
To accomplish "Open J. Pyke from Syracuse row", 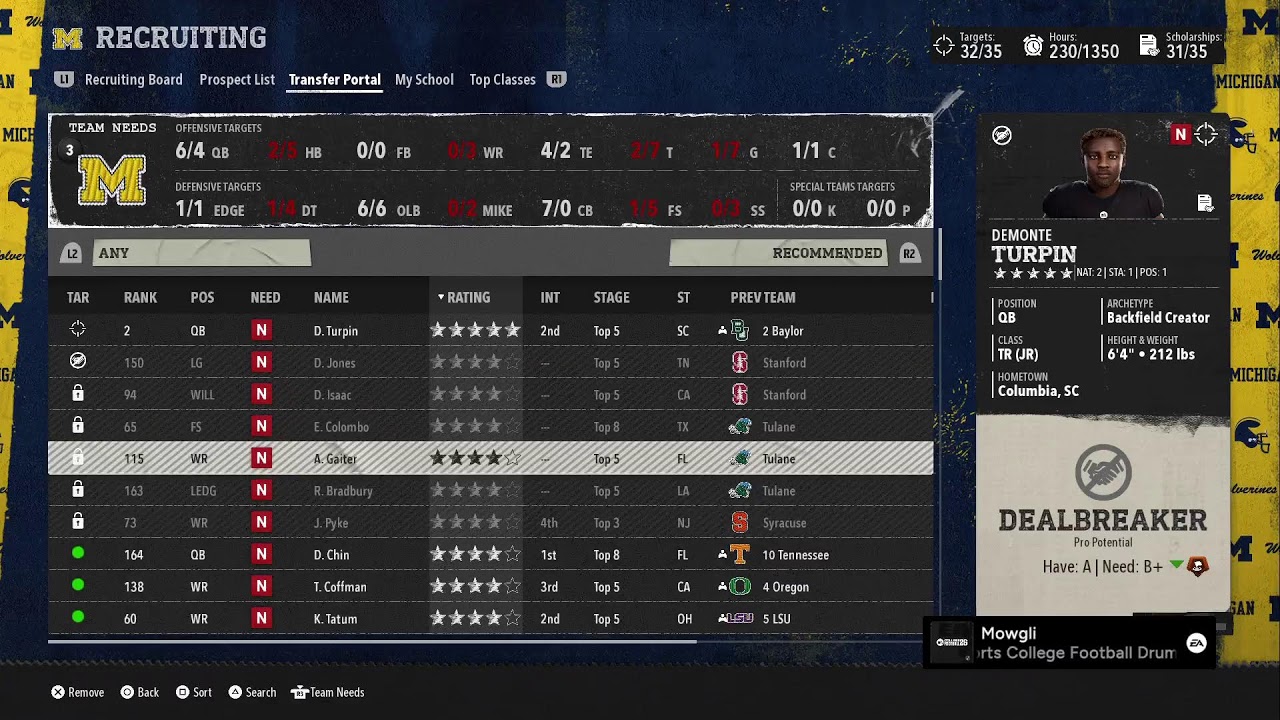I will (x=331, y=523).
